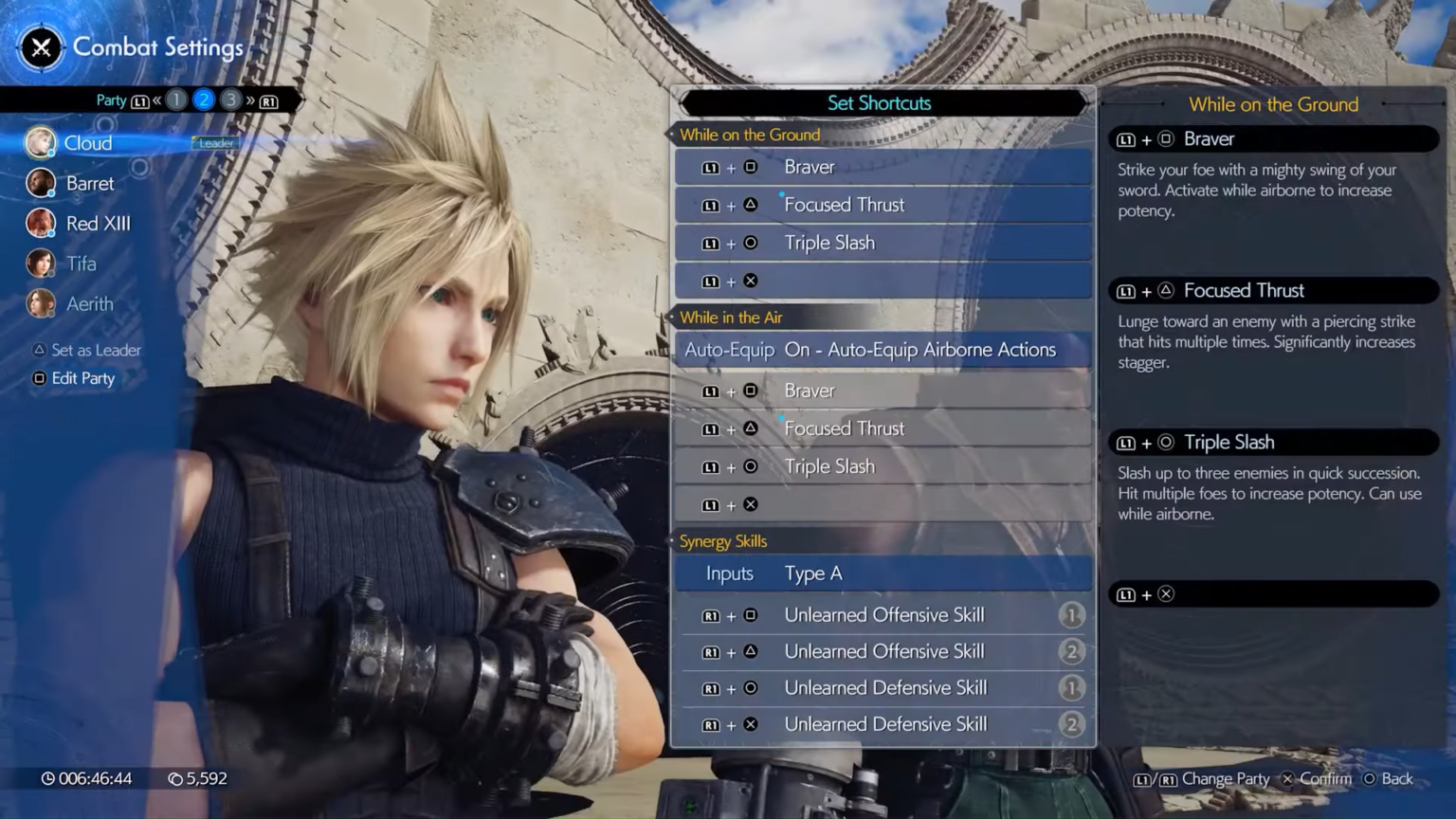
Task: Switch Auto-Equip Airborne Actions off
Action: [x=882, y=349]
